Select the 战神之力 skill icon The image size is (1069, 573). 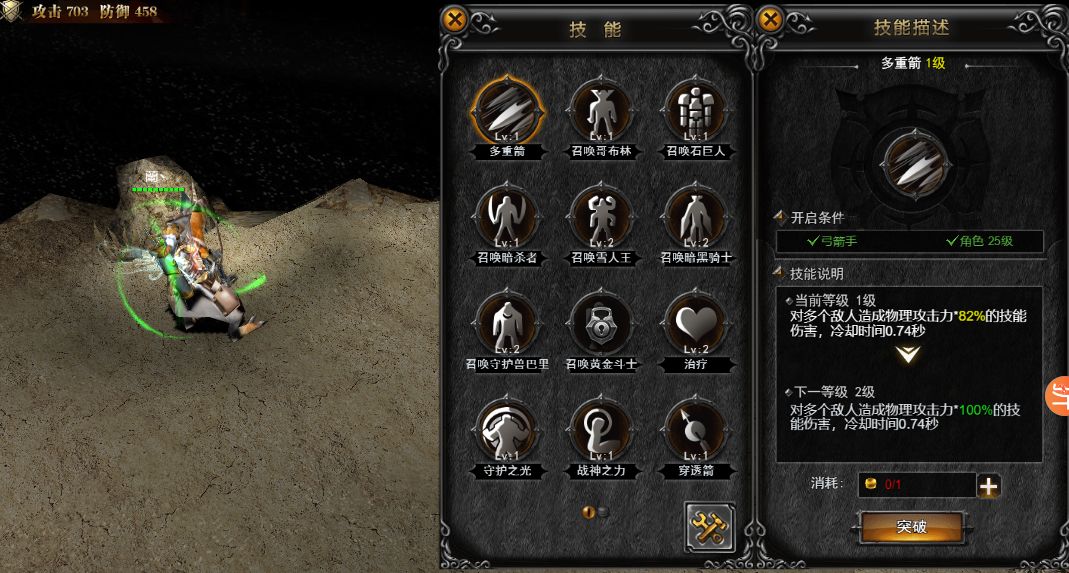click(x=601, y=430)
